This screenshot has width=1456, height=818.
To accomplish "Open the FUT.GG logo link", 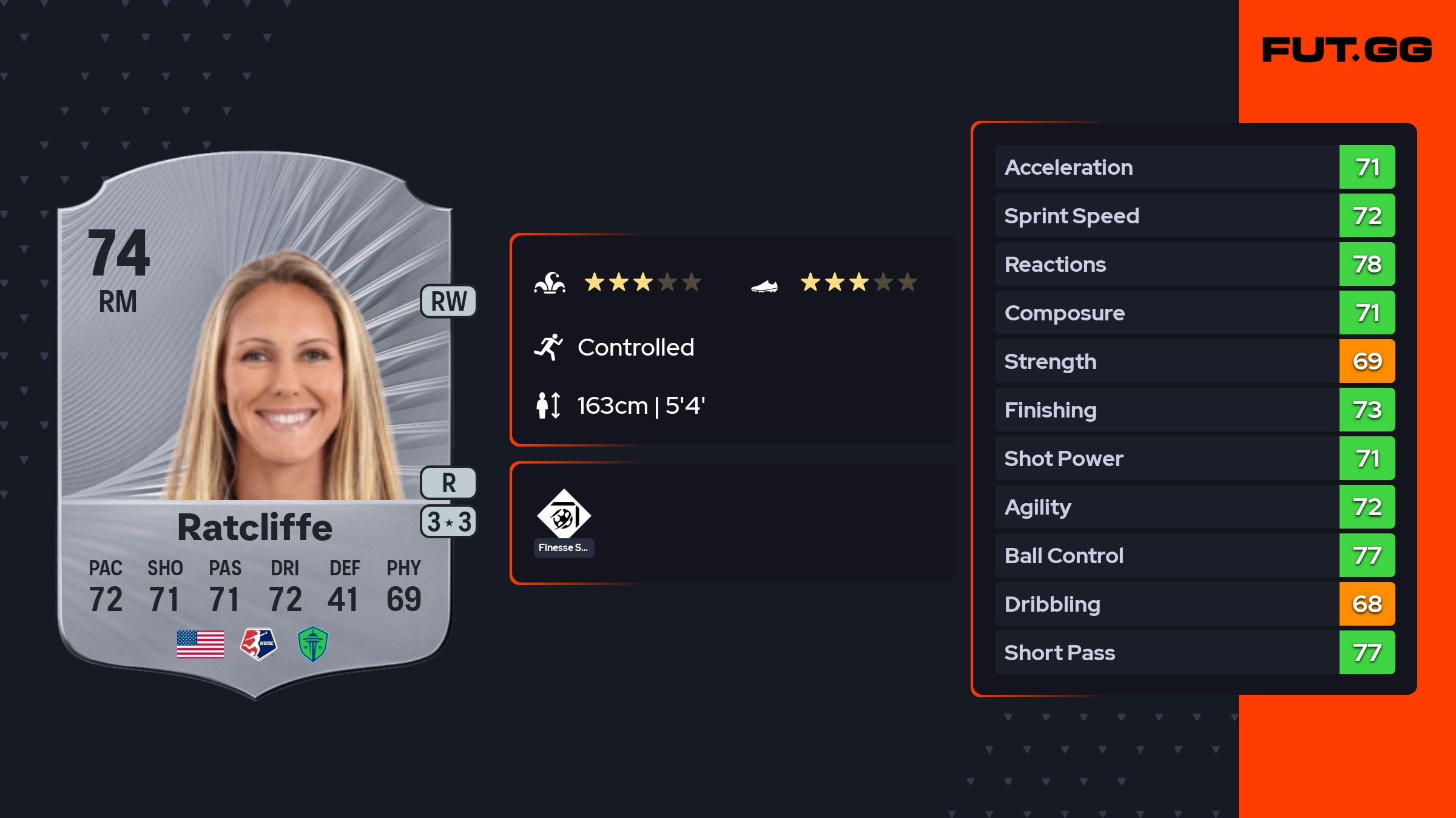I will 1347,50.
